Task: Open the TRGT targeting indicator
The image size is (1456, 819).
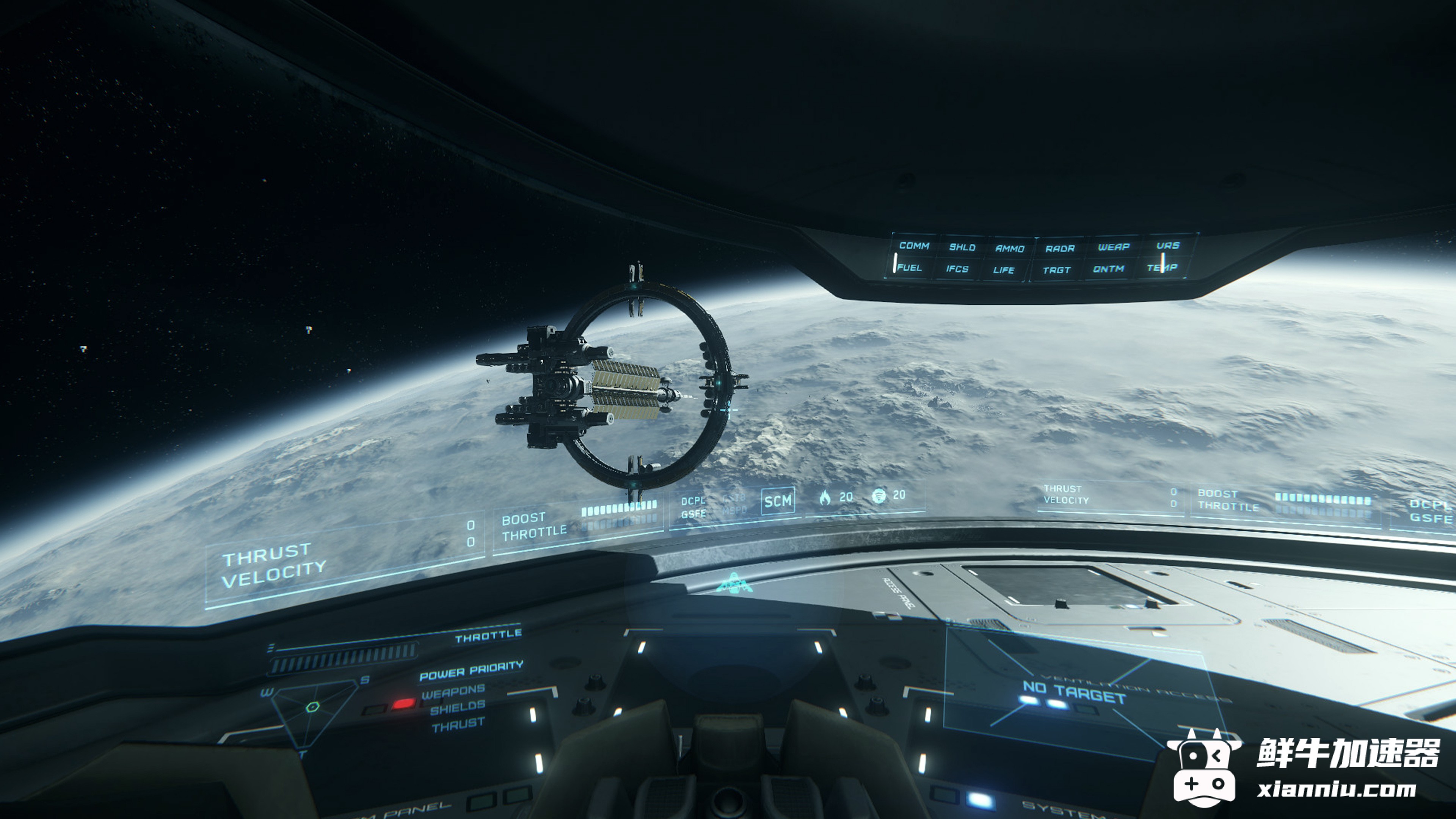Action: [x=1056, y=270]
